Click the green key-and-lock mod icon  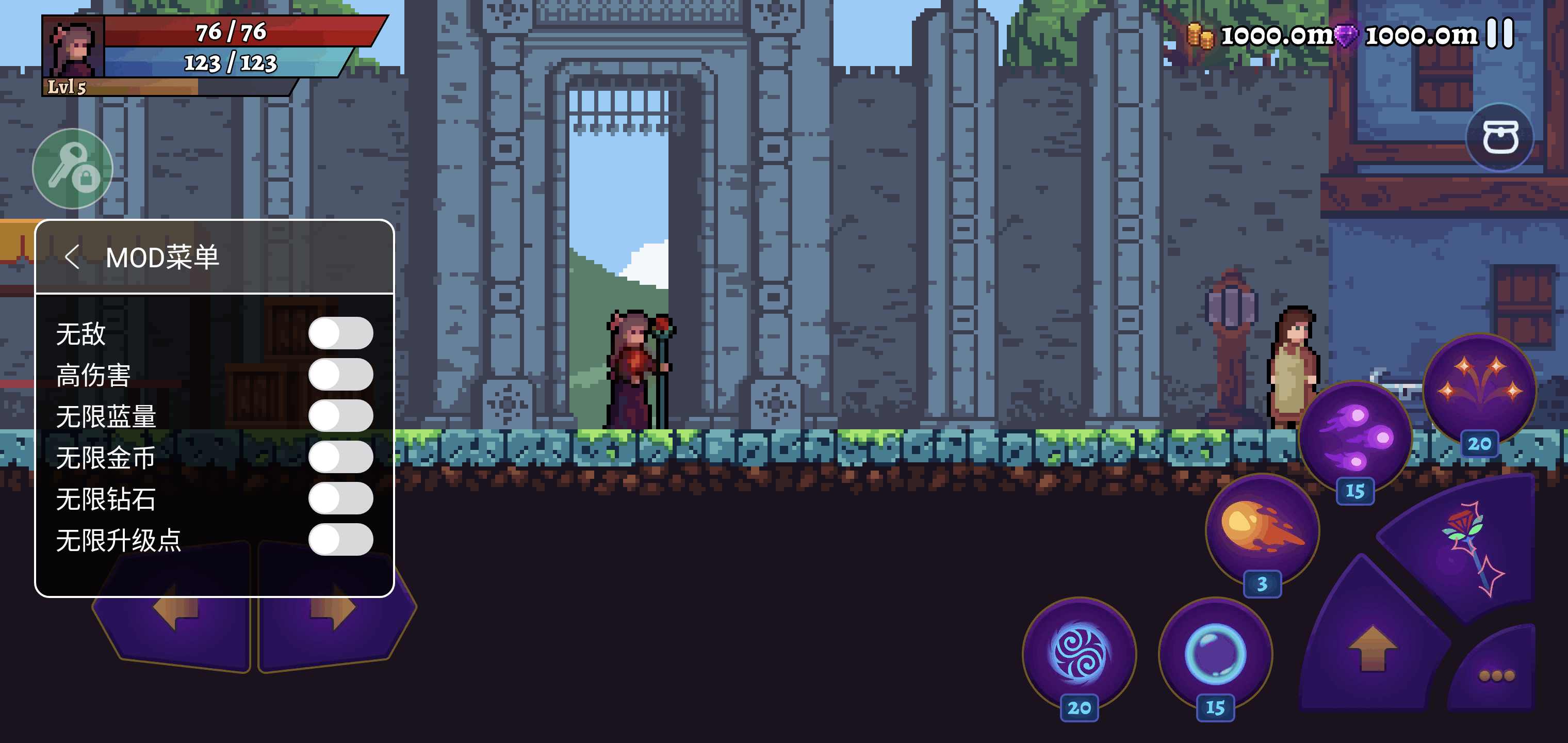[72, 169]
